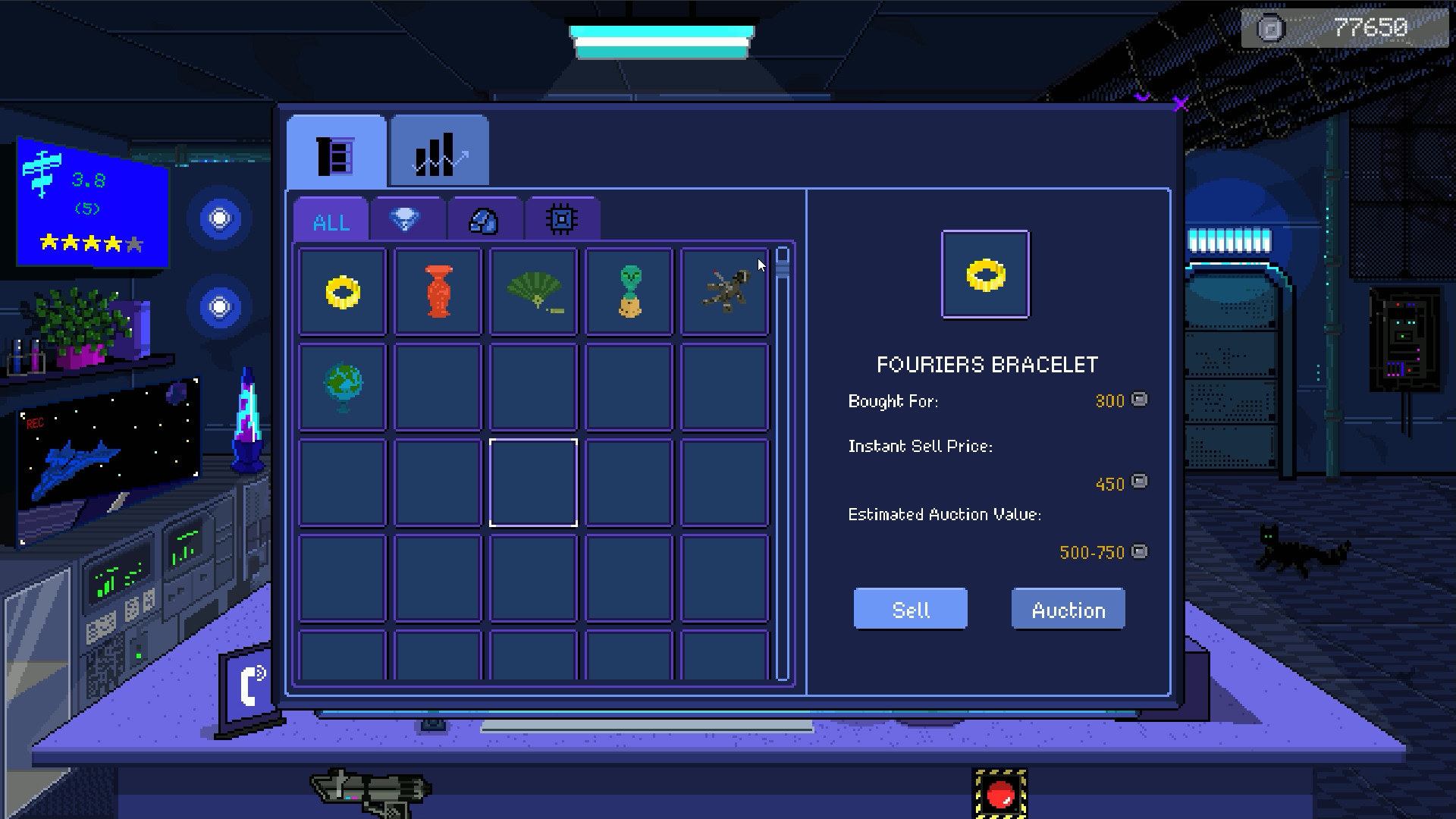Screen dimensions: 1456x819
Task: Filter inventory by tech chip items
Action: [561, 219]
